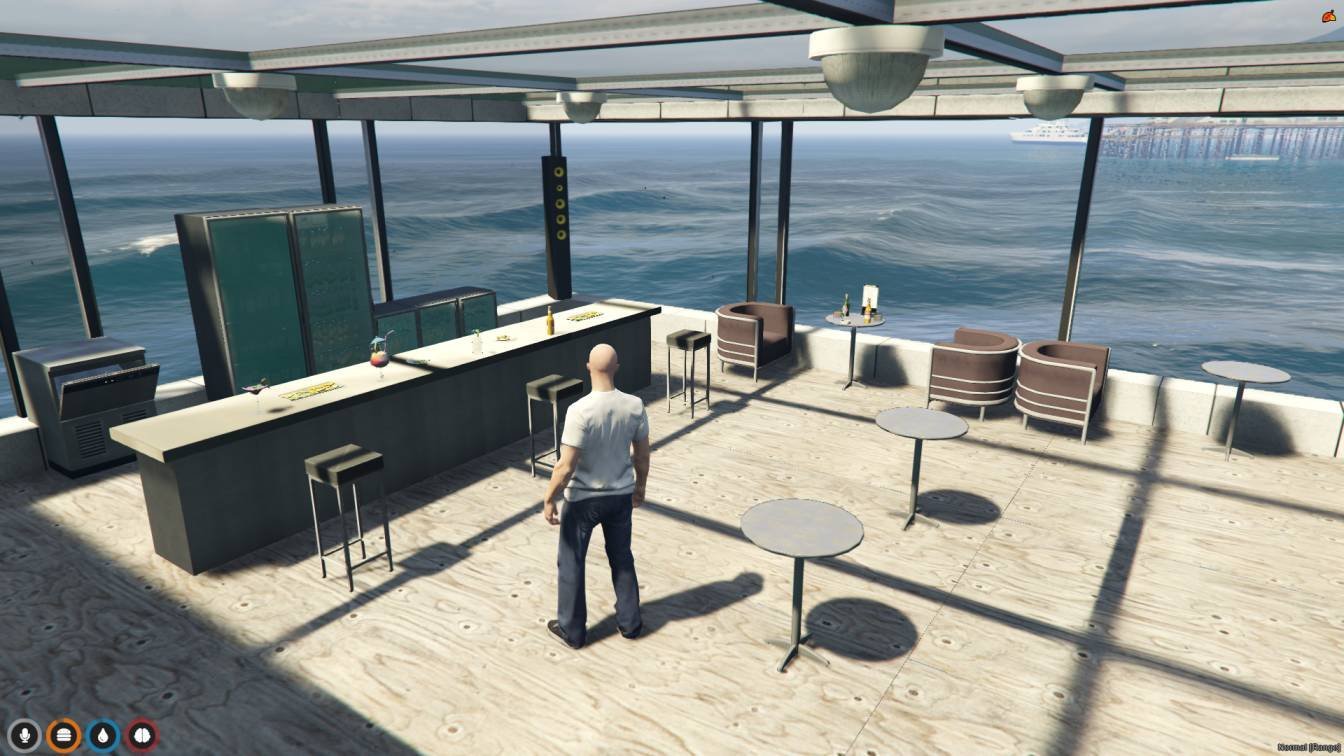Click the microphone voice status icon
1344x756 pixels.
(x=24, y=736)
